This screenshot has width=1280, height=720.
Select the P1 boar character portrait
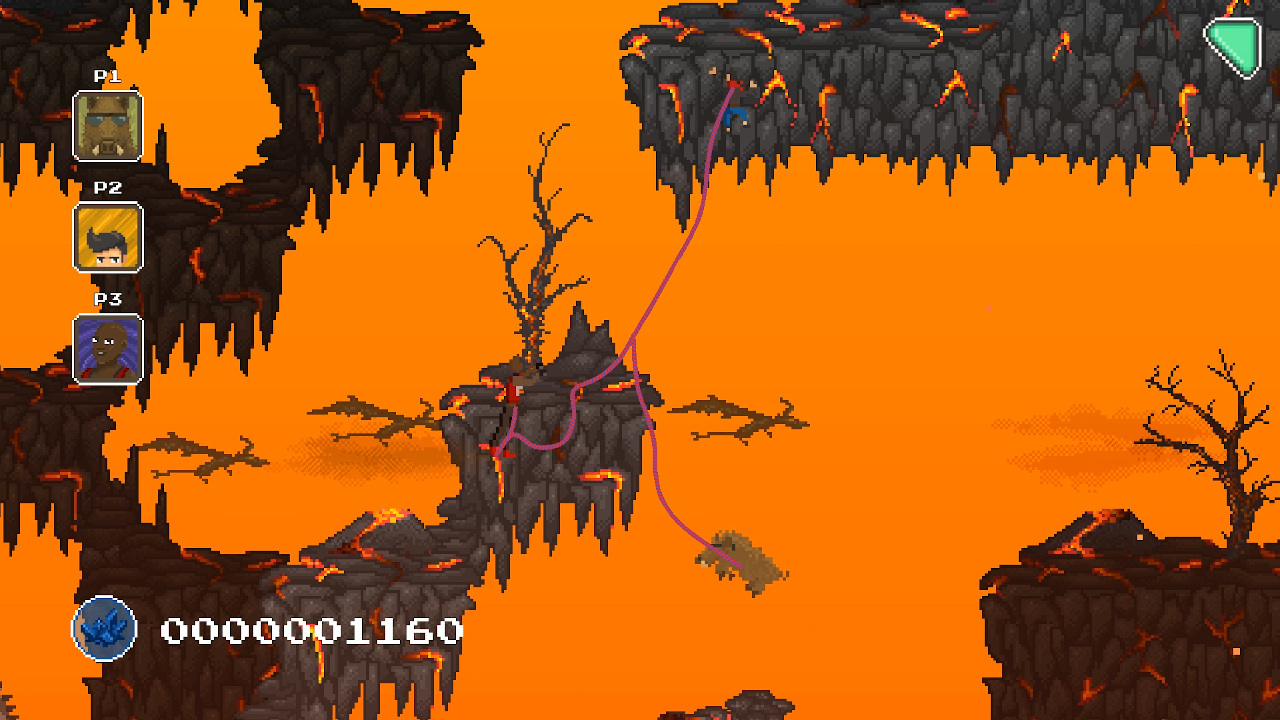coord(107,124)
